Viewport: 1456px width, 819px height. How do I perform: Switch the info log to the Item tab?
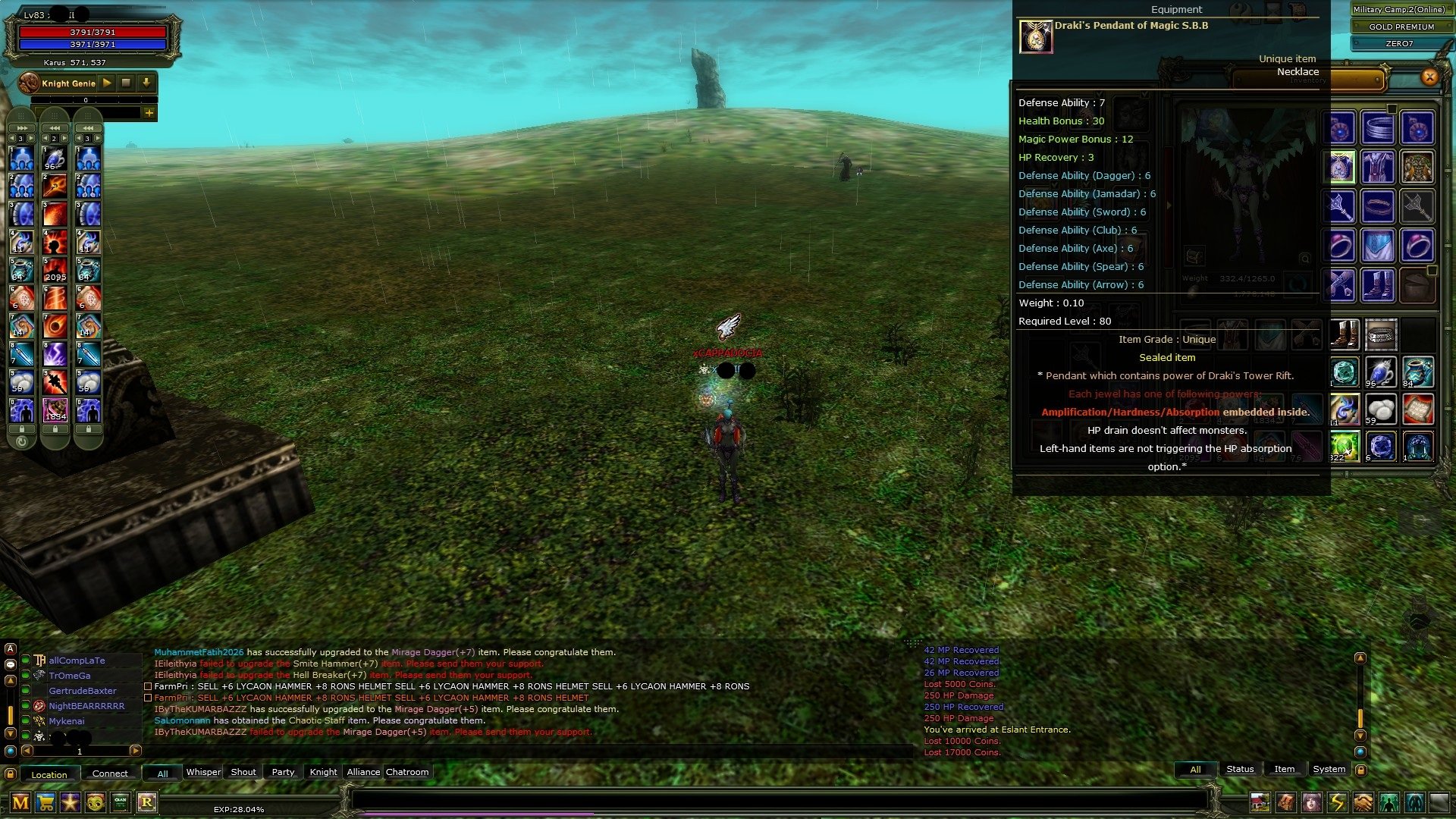point(1284,769)
